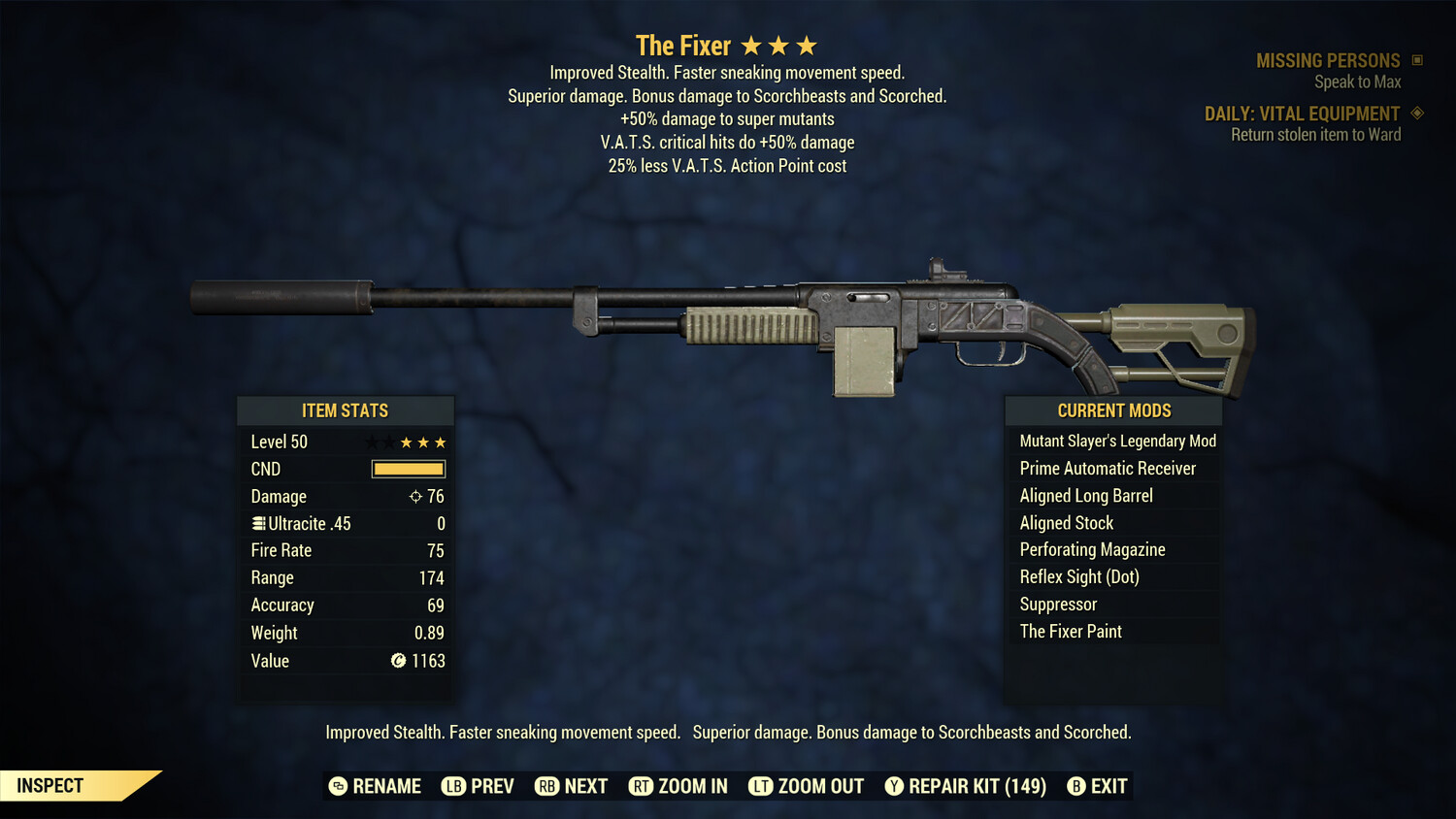Use Repair Kit (149) on the weapon

point(965,786)
